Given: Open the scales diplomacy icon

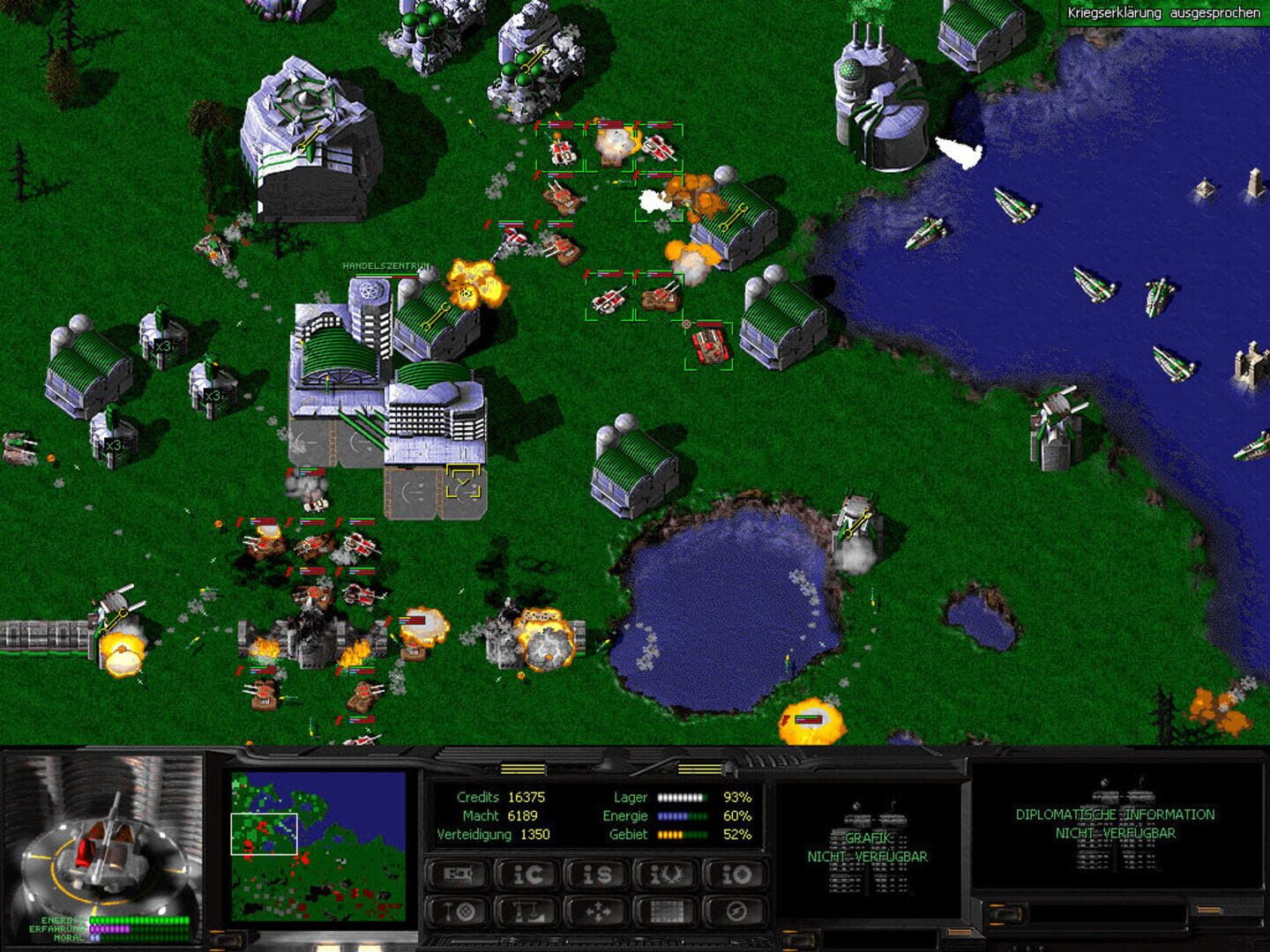Looking at the screenshot, I should [x=526, y=911].
